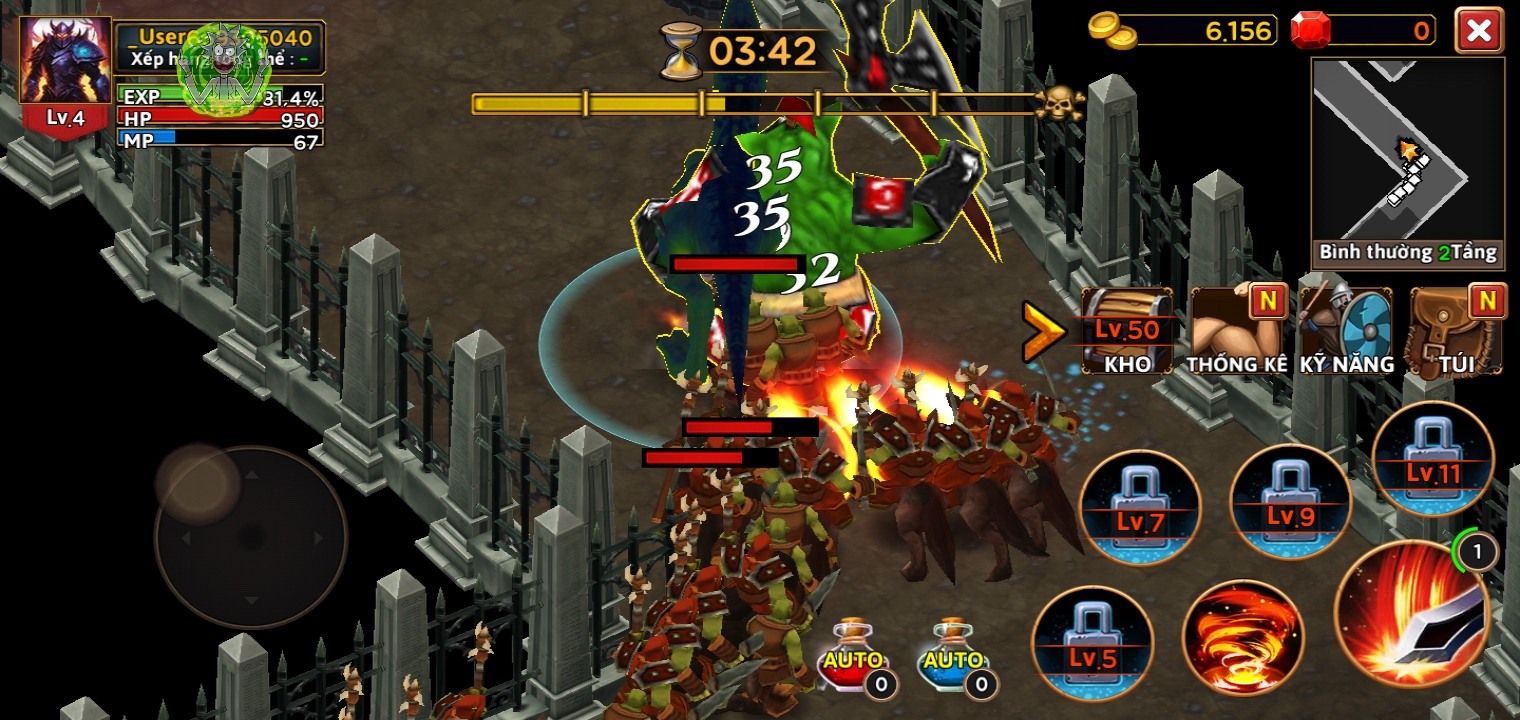Open the hero portrait character sheet
1520x720 pixels.
point(66,62)
